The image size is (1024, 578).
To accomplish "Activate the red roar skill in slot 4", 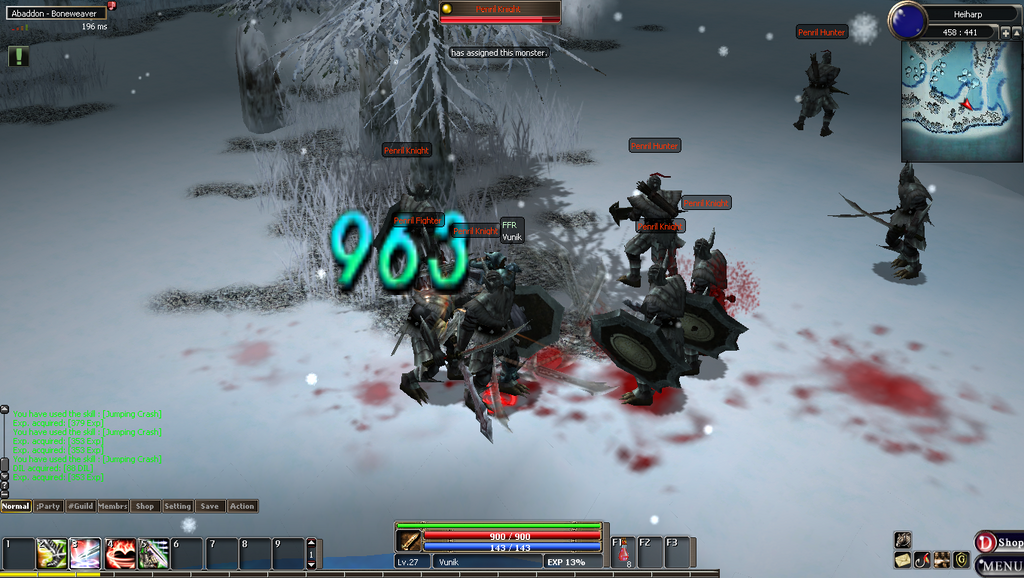I will click(x=120, y=553).
